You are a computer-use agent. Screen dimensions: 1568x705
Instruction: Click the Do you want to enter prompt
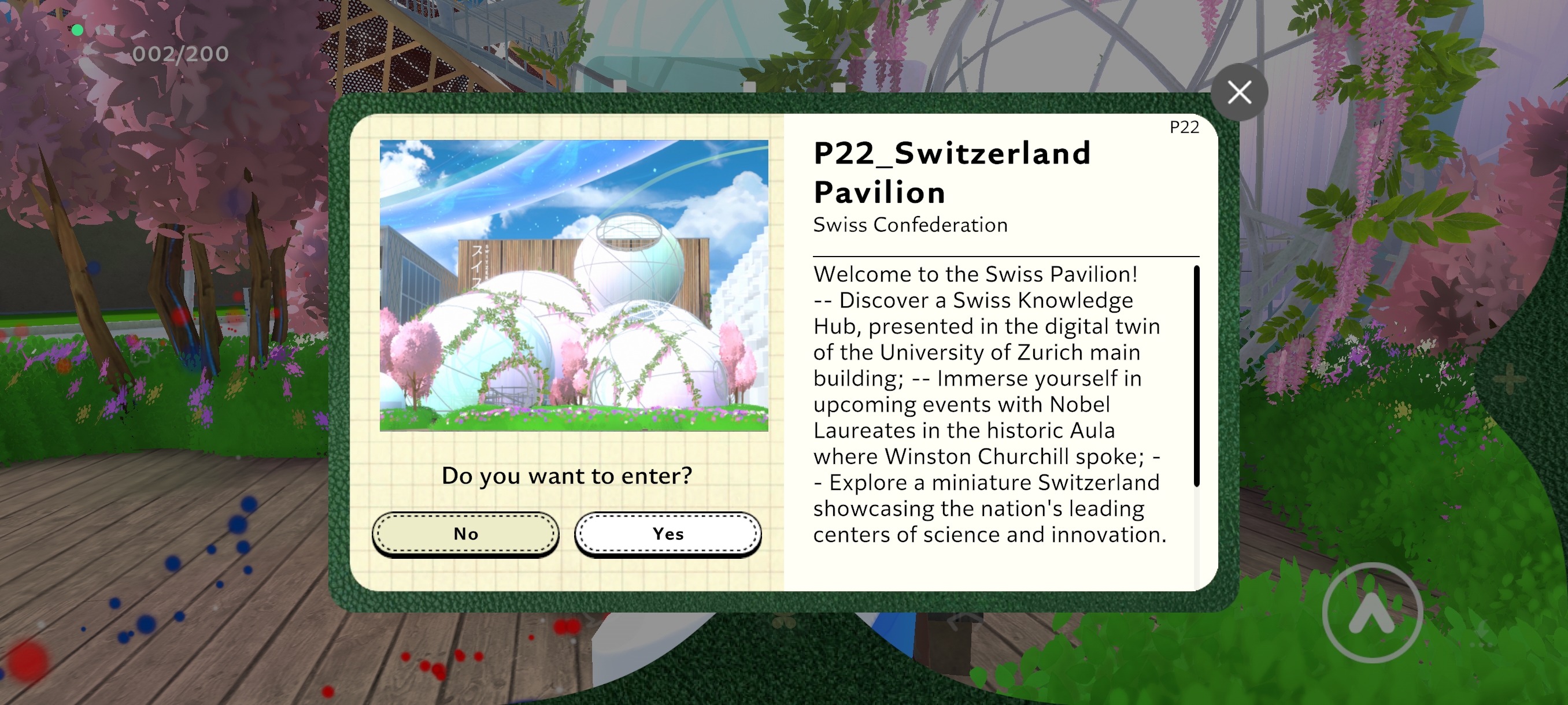pos(567,476)
